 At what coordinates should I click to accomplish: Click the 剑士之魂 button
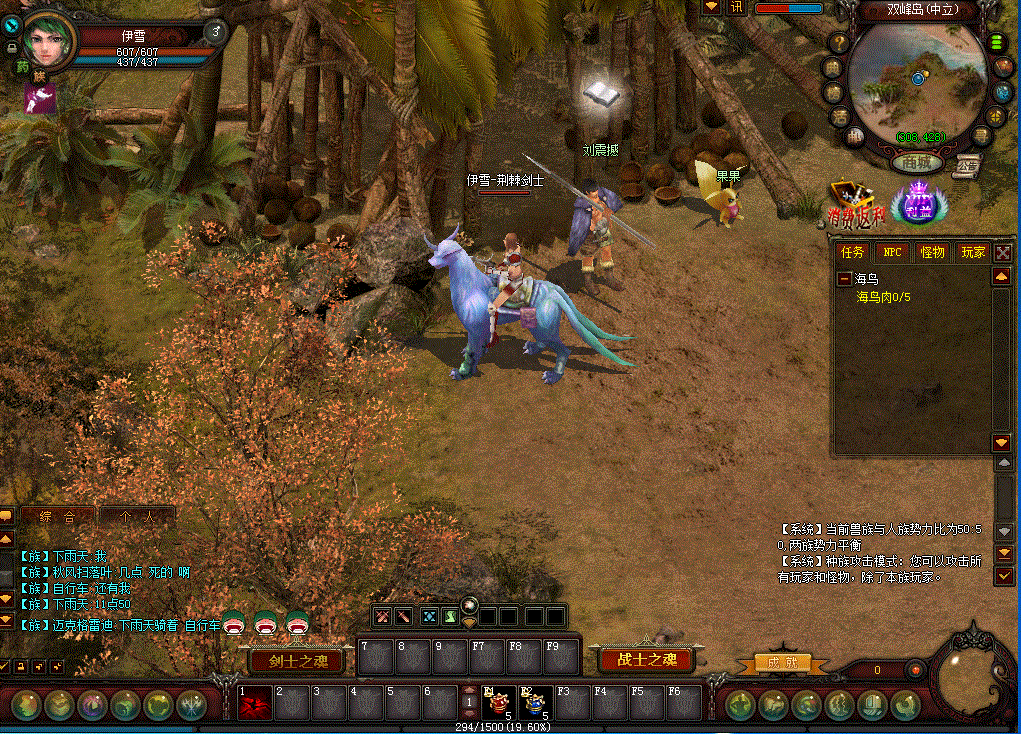point(297,660)
